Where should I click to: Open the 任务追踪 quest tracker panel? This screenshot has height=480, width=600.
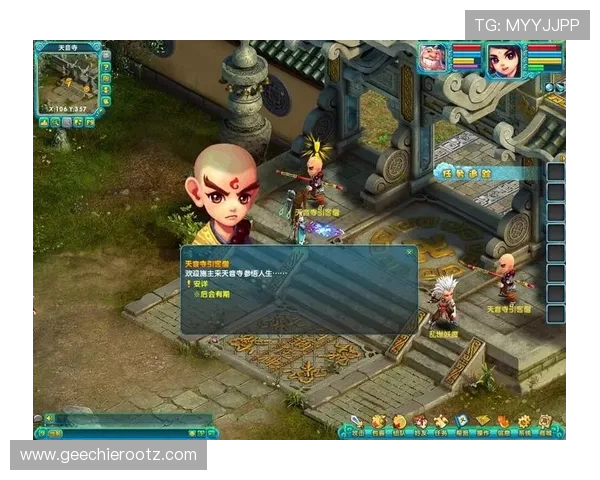pos(475,173)
